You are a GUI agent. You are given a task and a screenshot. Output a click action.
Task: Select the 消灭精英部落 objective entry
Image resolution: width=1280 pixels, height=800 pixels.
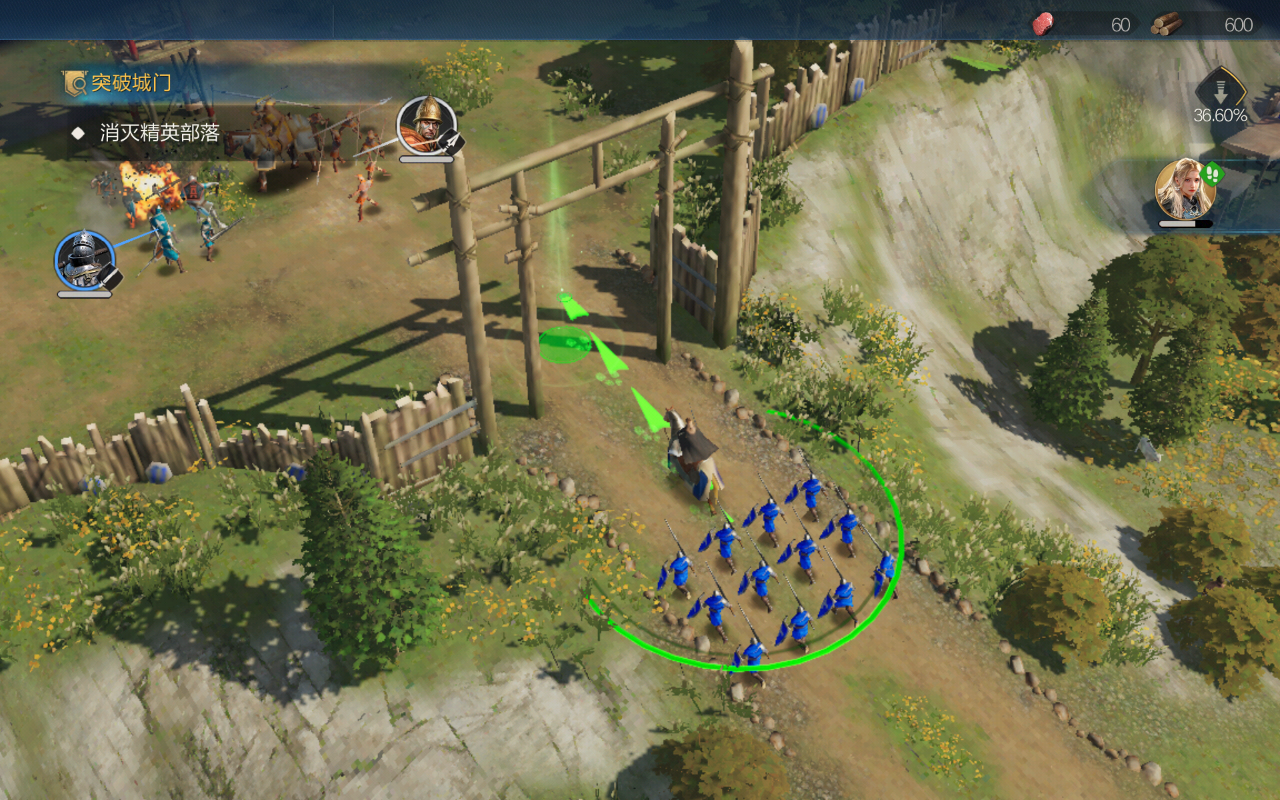pos(159,132)
